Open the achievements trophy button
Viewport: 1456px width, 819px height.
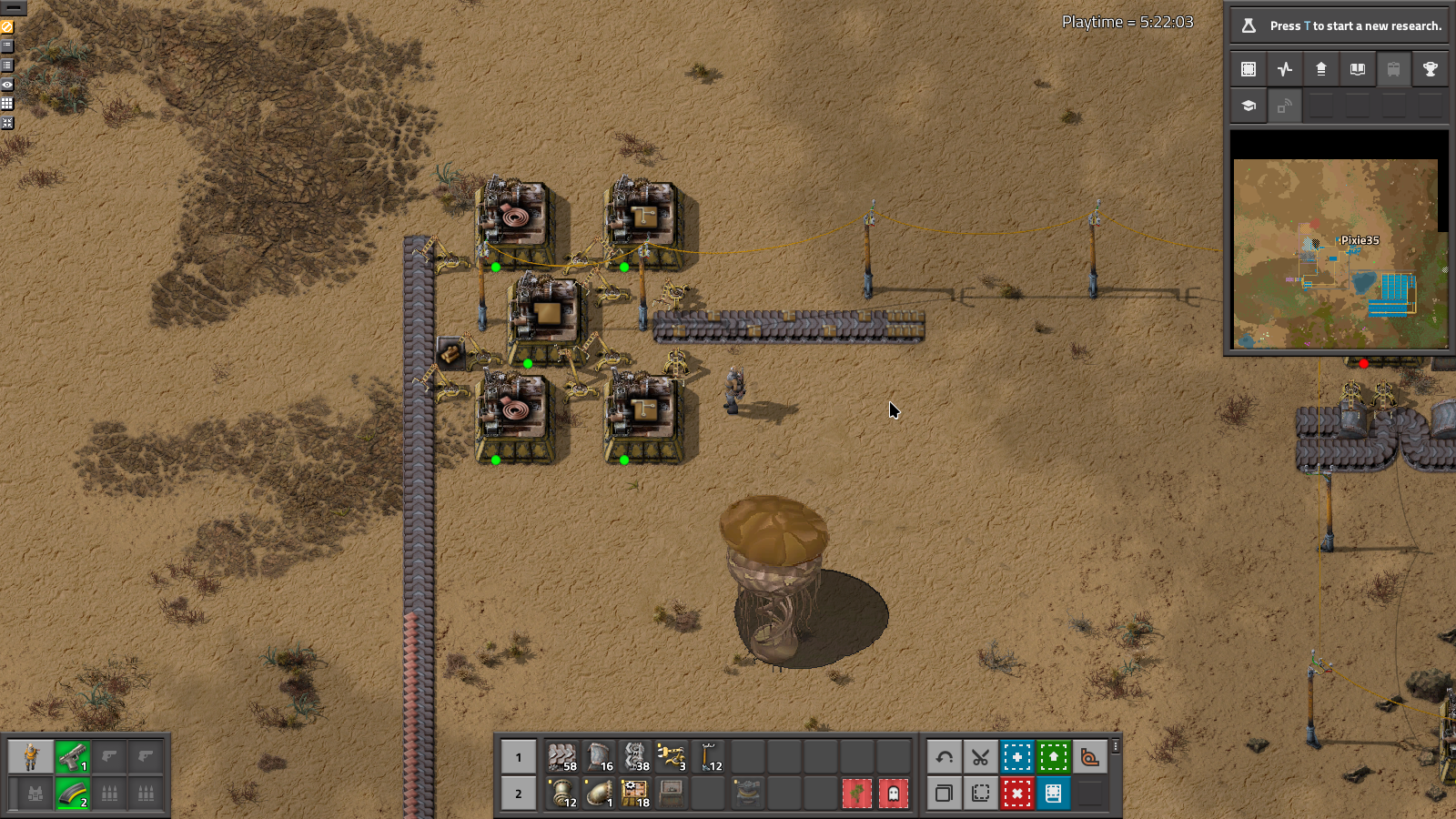(1430, 69)
